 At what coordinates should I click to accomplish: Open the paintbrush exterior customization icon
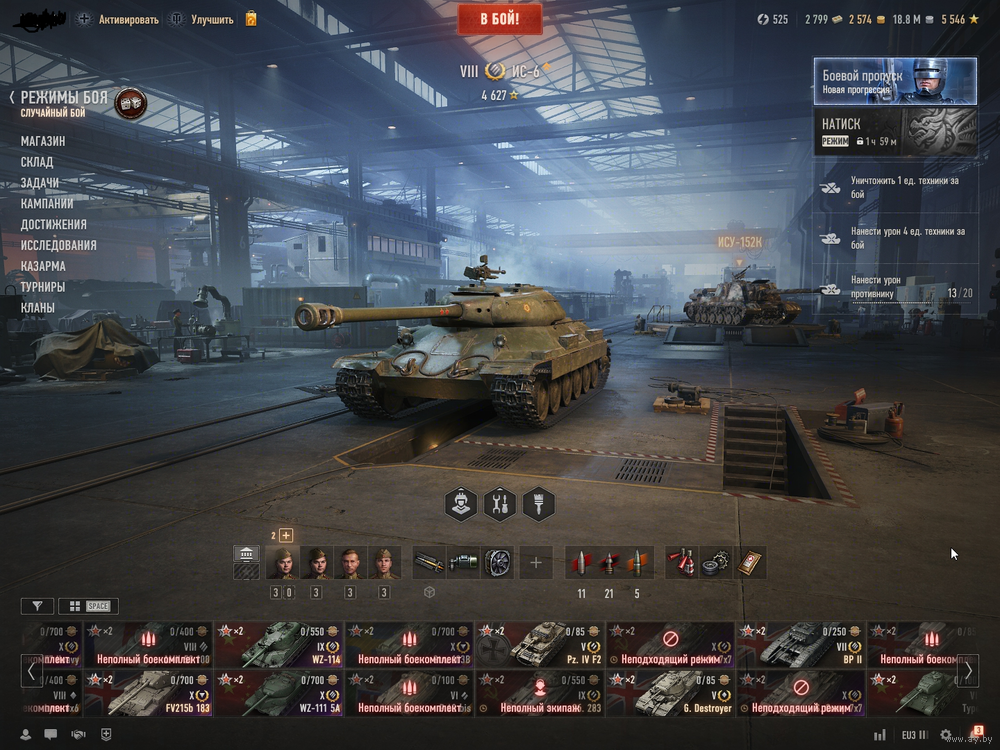[538, 504]
